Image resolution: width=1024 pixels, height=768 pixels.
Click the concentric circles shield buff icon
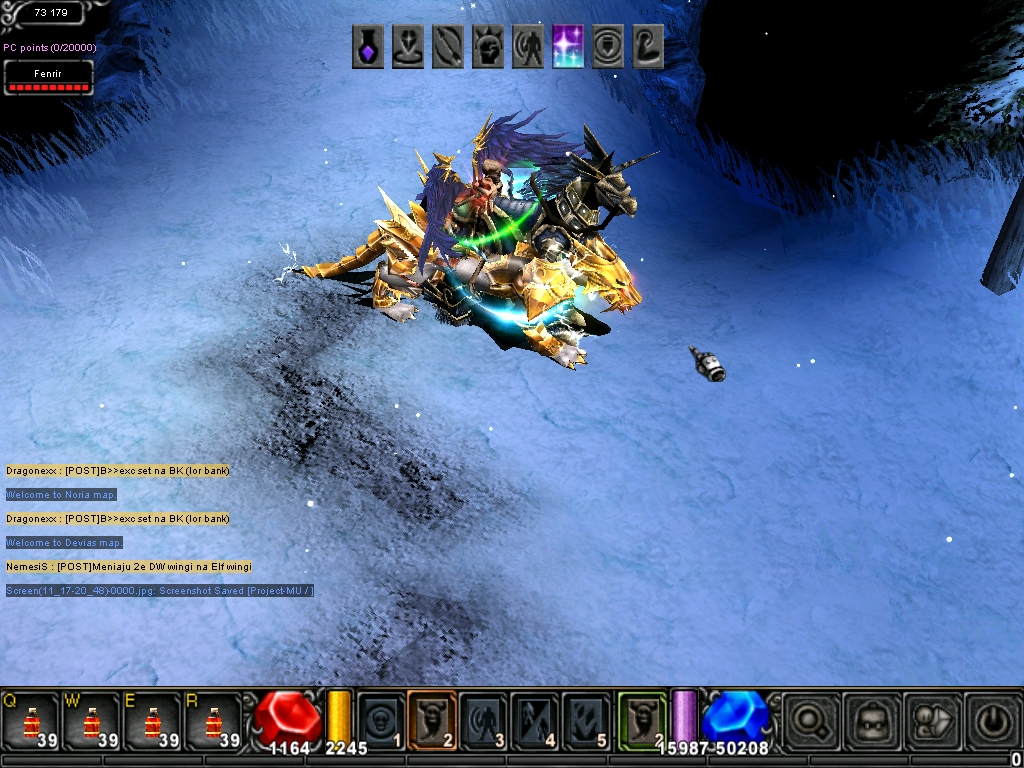tap(608, 47)
